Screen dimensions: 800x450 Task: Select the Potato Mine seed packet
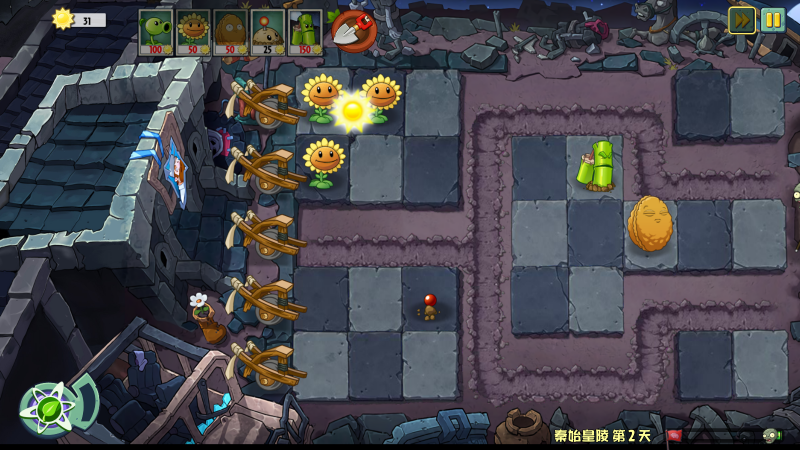267,32
